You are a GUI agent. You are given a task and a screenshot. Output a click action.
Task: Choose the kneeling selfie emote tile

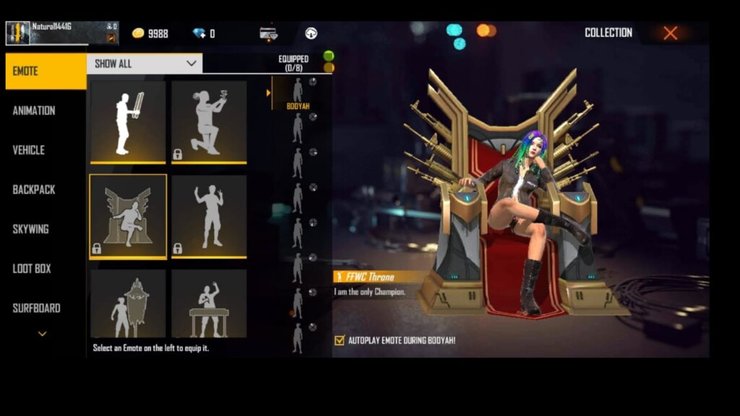click(x=208, y=121)
